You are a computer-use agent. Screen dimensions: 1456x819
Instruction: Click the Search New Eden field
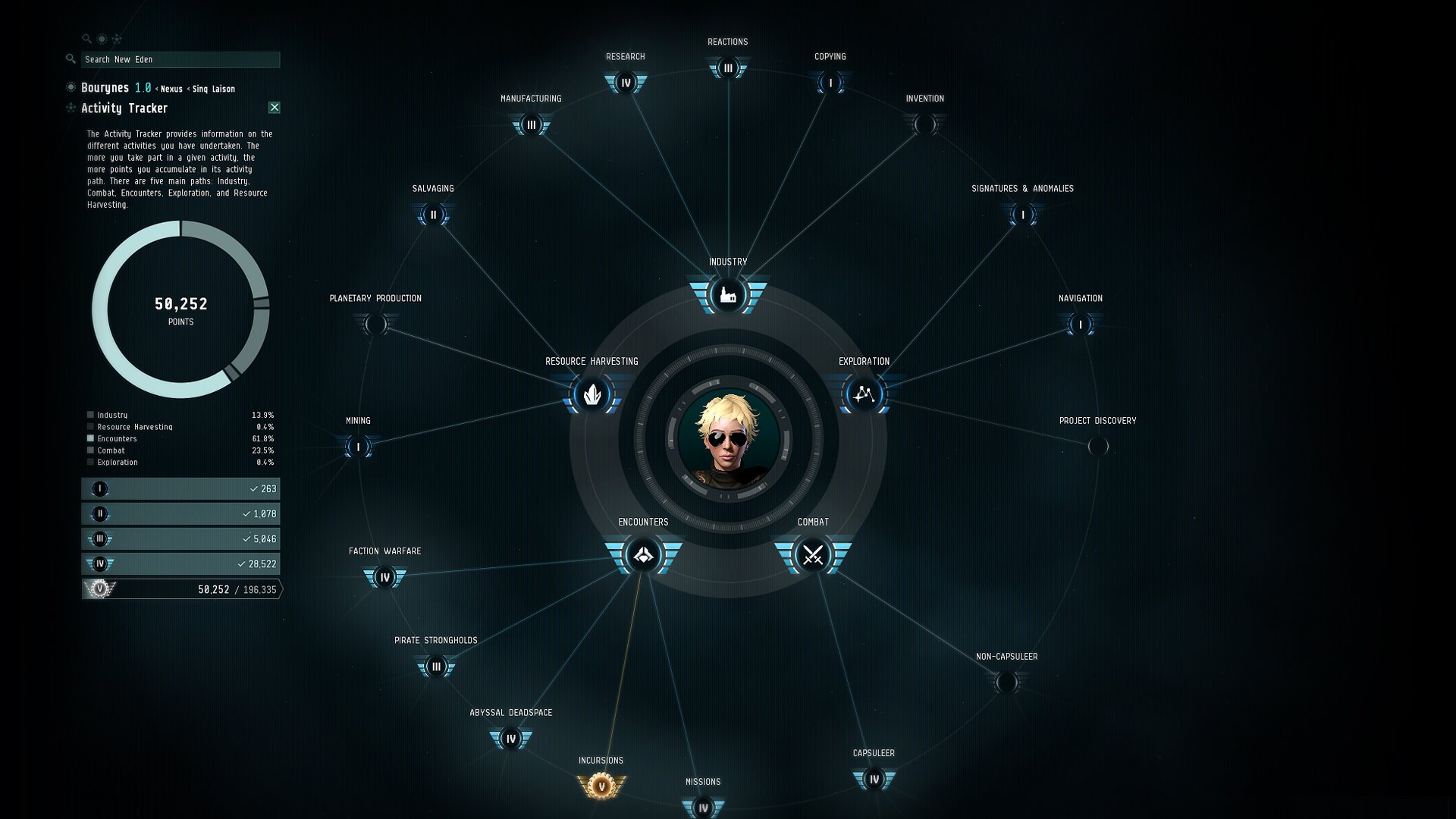180,59
